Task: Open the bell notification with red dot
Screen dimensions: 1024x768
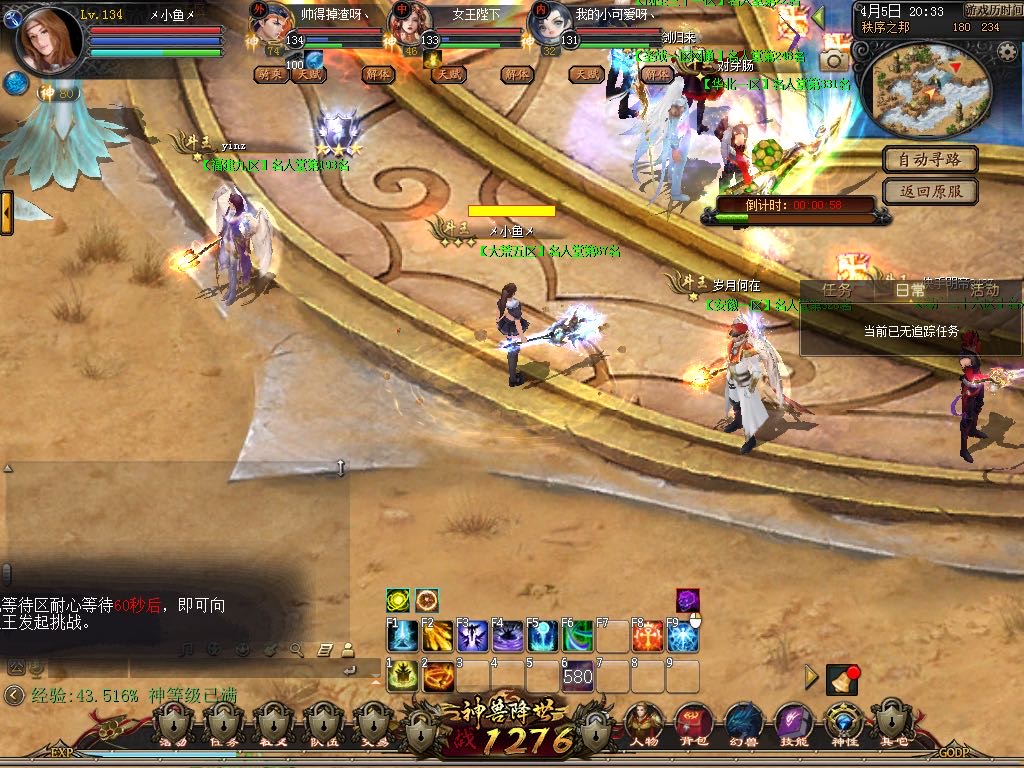Action: coord(842,680)
